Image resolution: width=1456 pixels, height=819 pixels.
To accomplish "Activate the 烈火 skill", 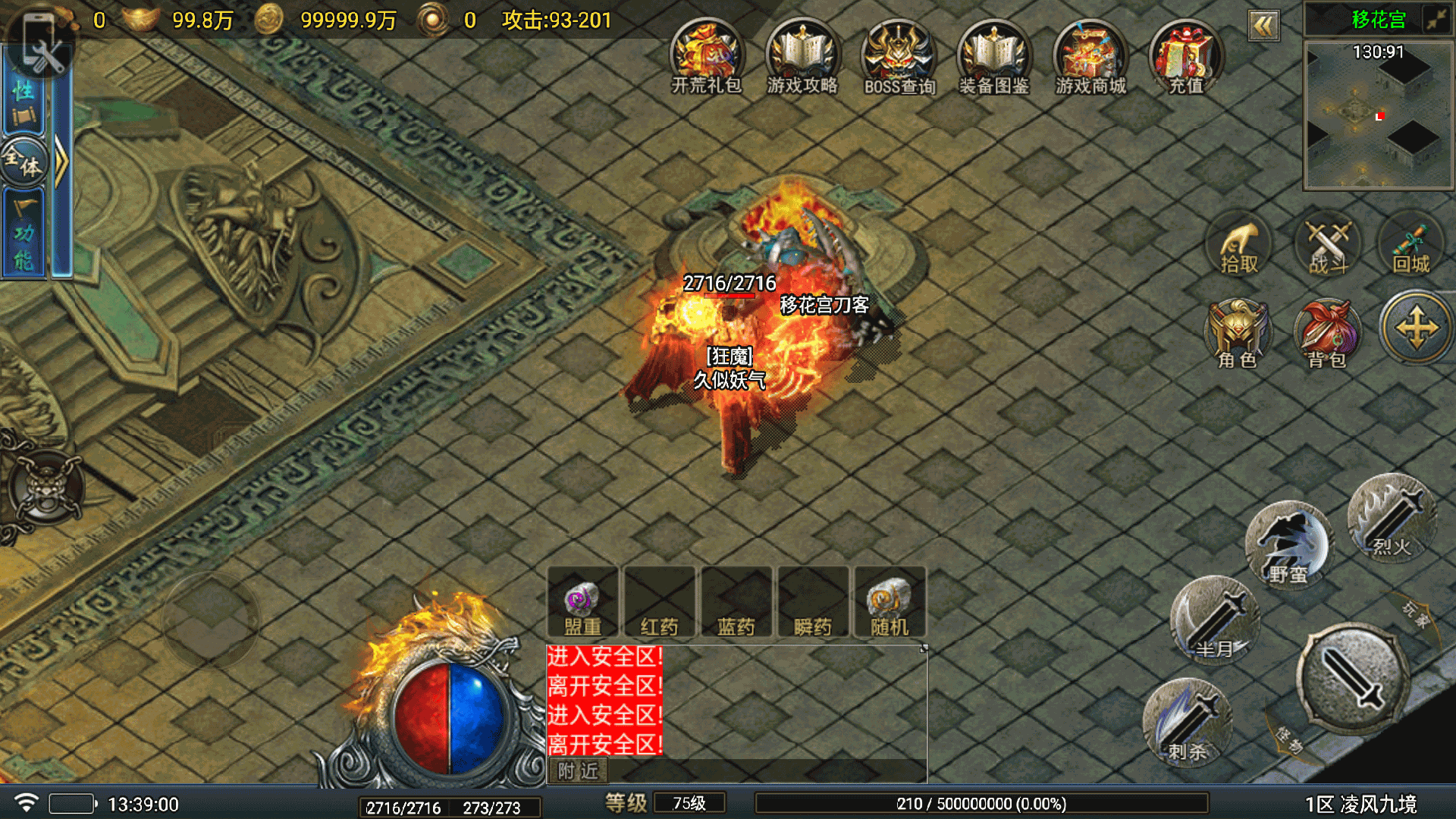I will [1392, 518].
